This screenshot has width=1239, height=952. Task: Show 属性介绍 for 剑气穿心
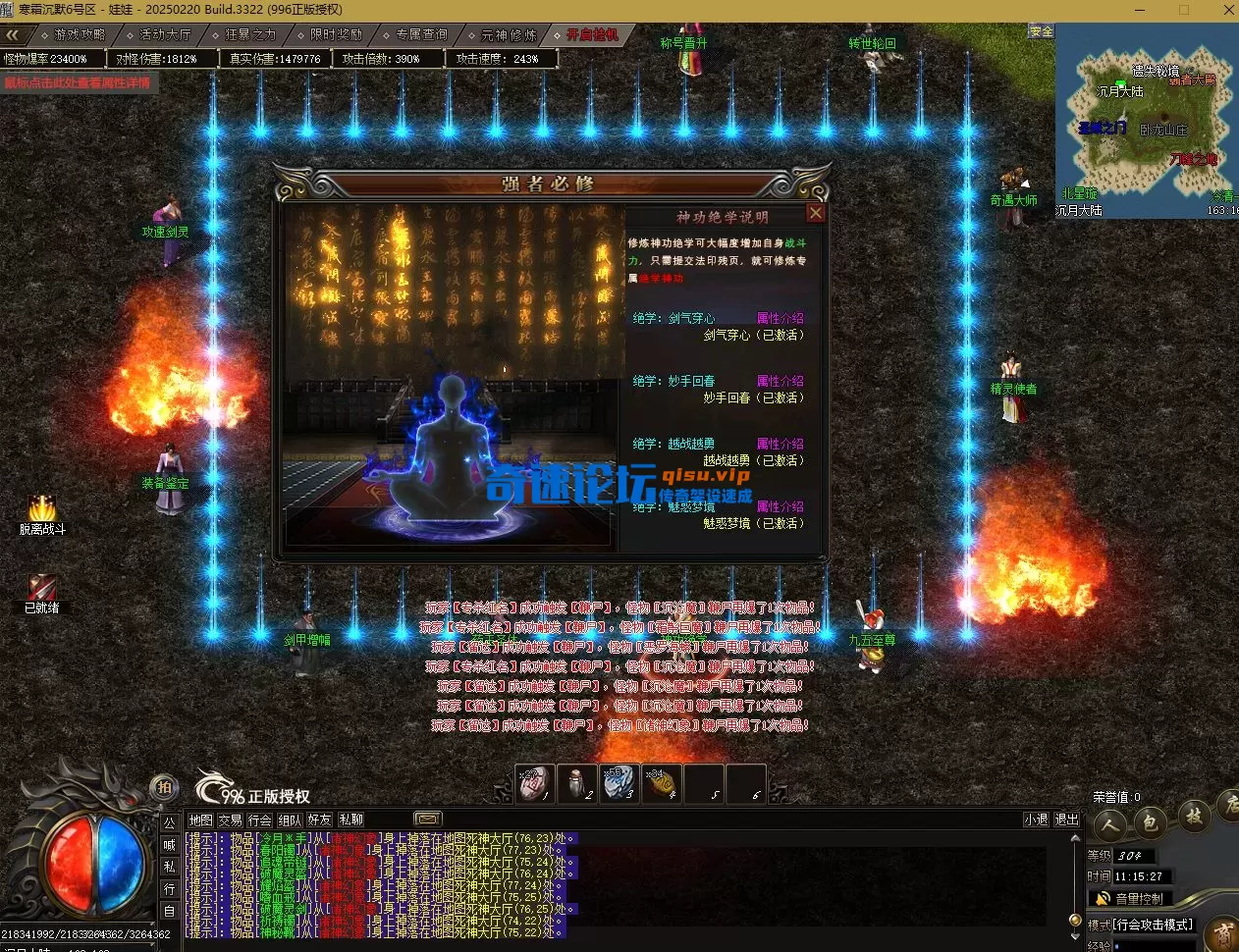pyautogui.click(x=780, y=318)
